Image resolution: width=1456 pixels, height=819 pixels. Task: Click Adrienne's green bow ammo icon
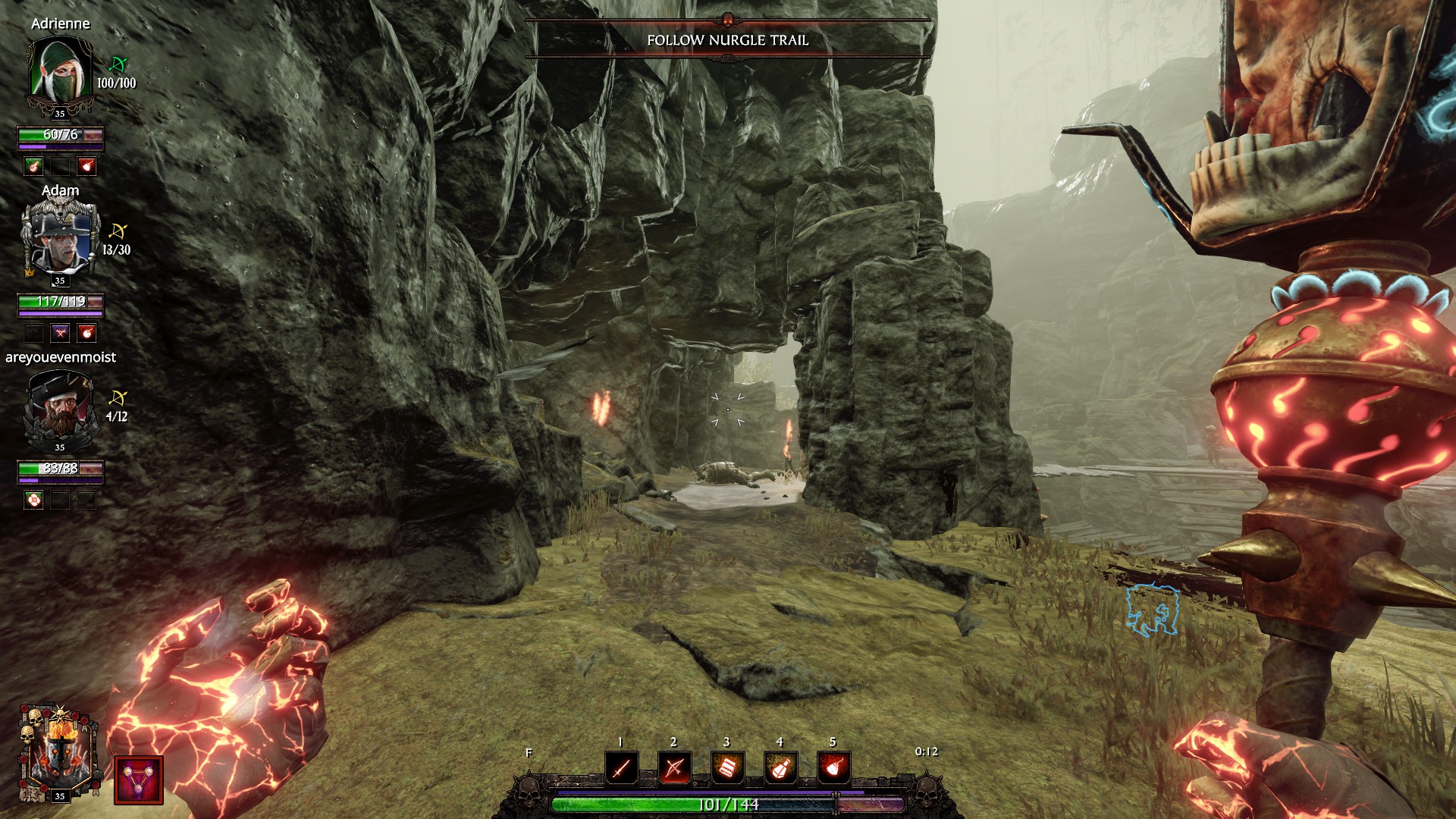point(118,64)
